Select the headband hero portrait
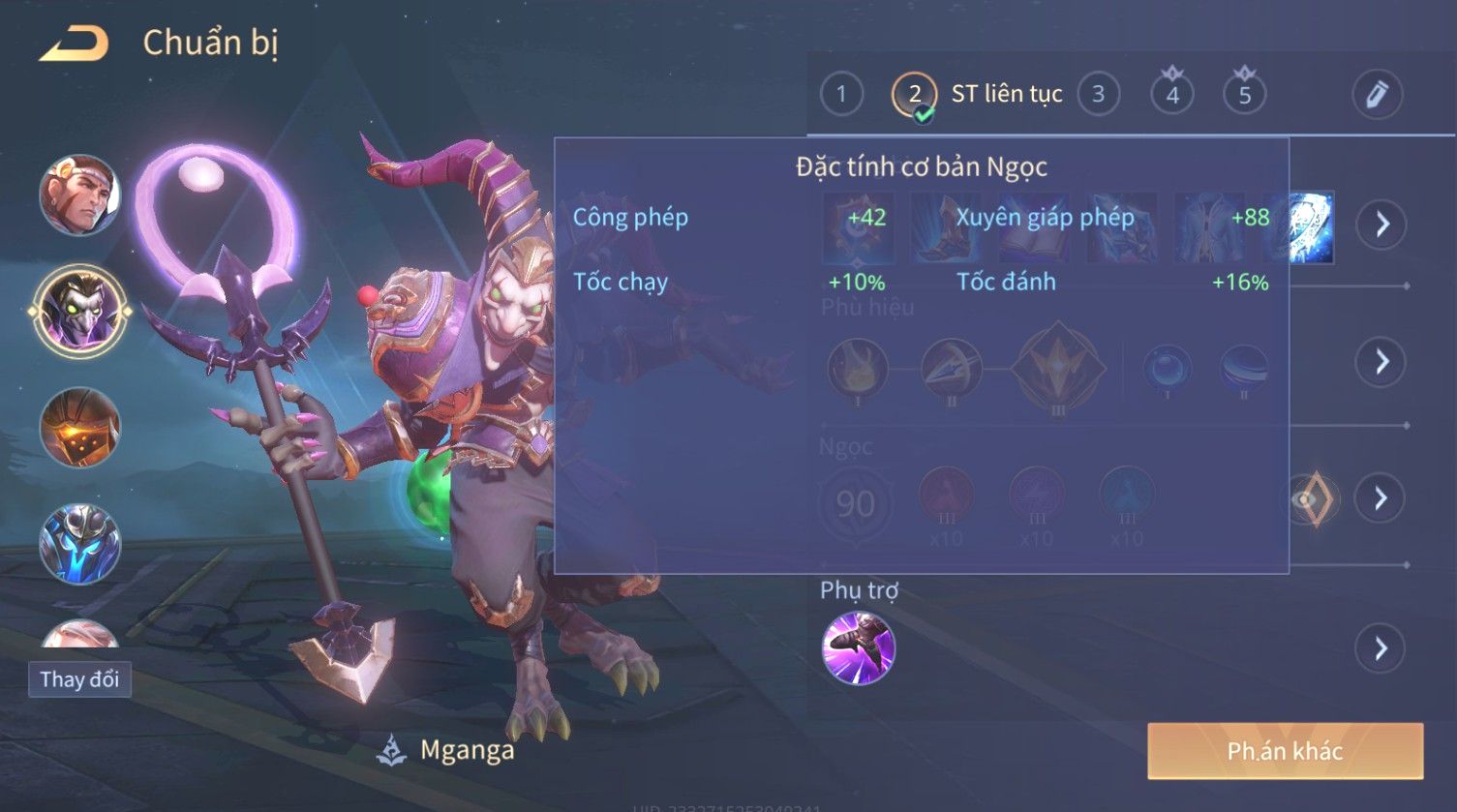Image resolution: width=1457 pixels, height=812 pixels. tap(79, 195)
